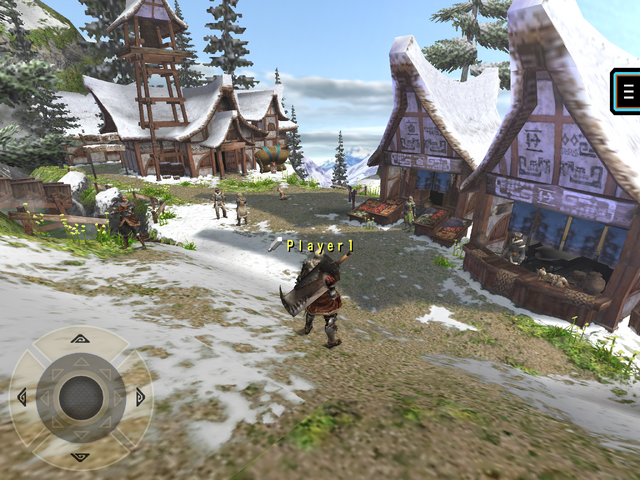640x480 pixels.
Task: Tap the up arrow on the virtual joystick
Action: point(80,339)
